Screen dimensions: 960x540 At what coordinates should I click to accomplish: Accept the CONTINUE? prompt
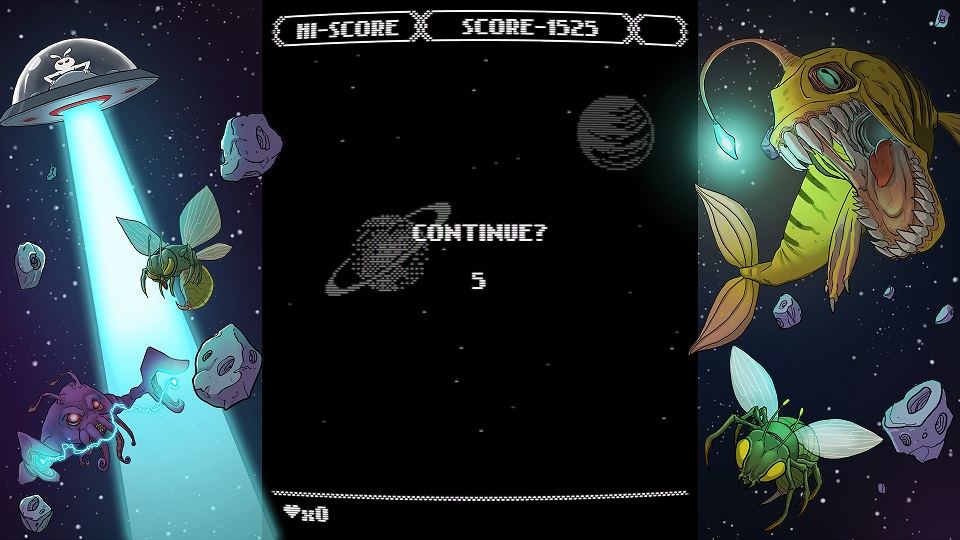480,233
